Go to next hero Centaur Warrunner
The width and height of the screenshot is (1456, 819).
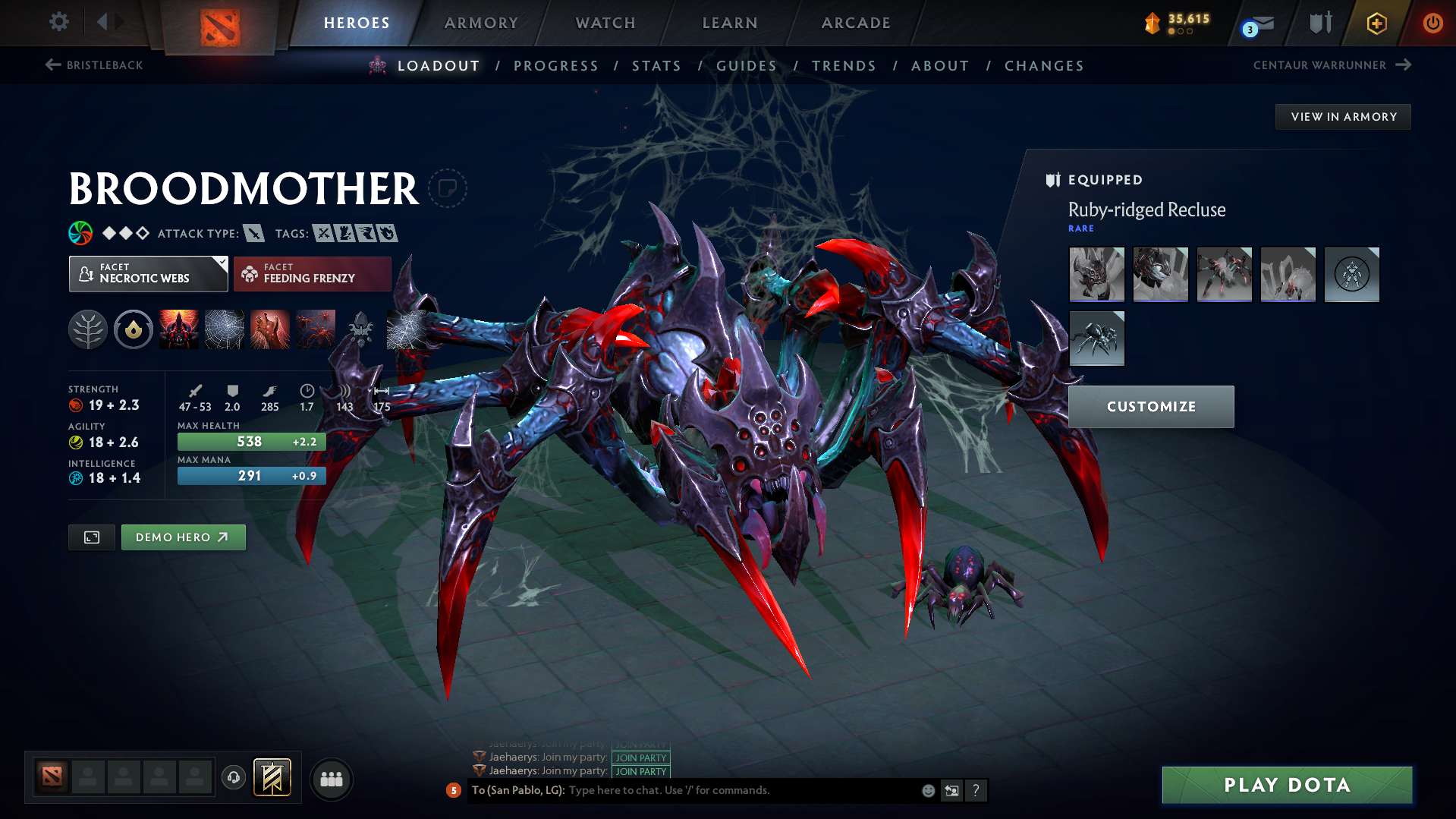coord(1333,65)
